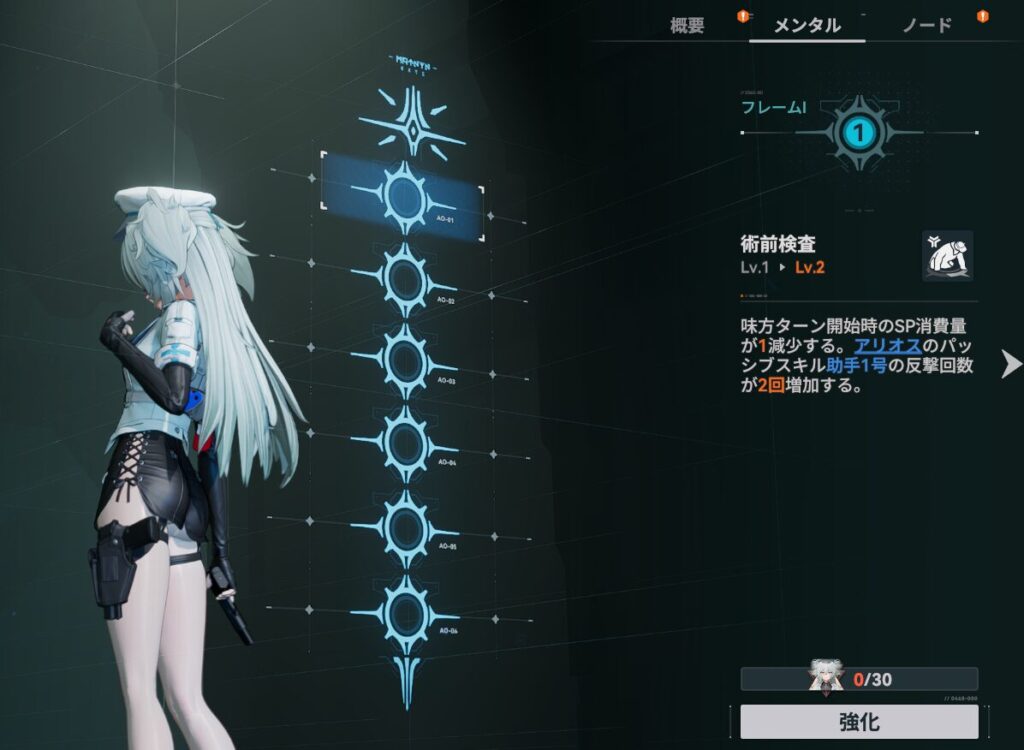Image resolution: width=1024 pixels, height=750 pixels.
Task: Open the ノード tab
Action: point(927,26)
